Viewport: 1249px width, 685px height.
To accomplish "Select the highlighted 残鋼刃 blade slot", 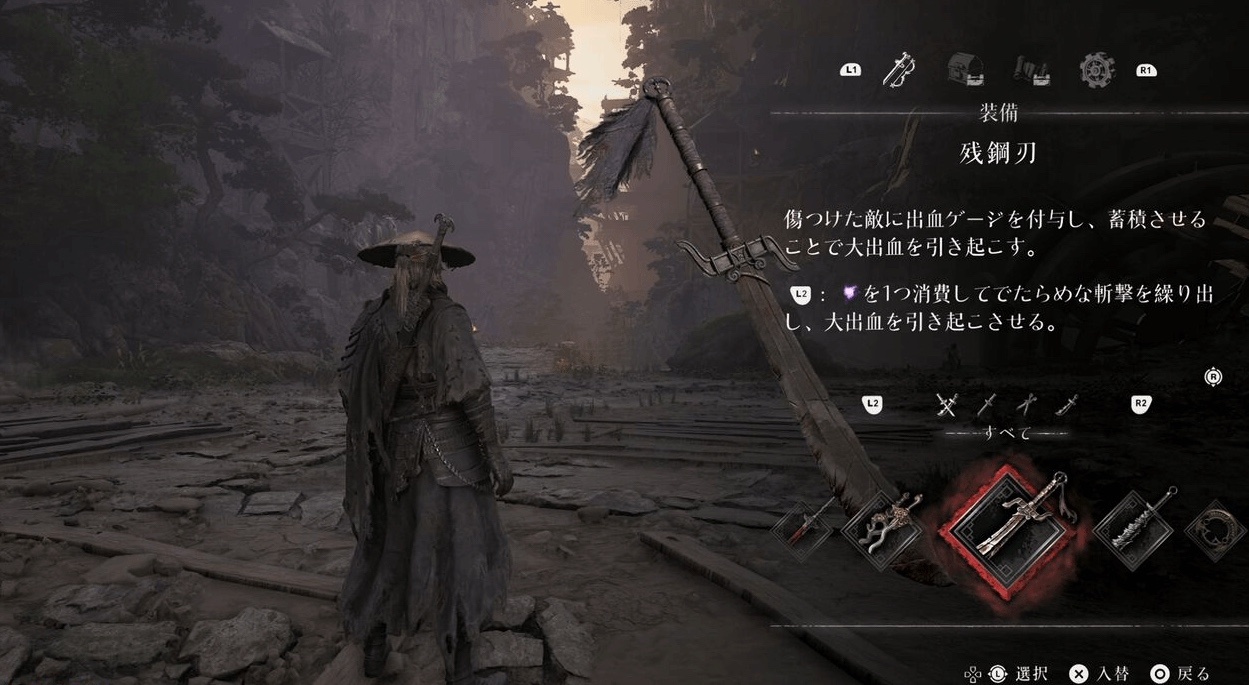I will 1006,530.
